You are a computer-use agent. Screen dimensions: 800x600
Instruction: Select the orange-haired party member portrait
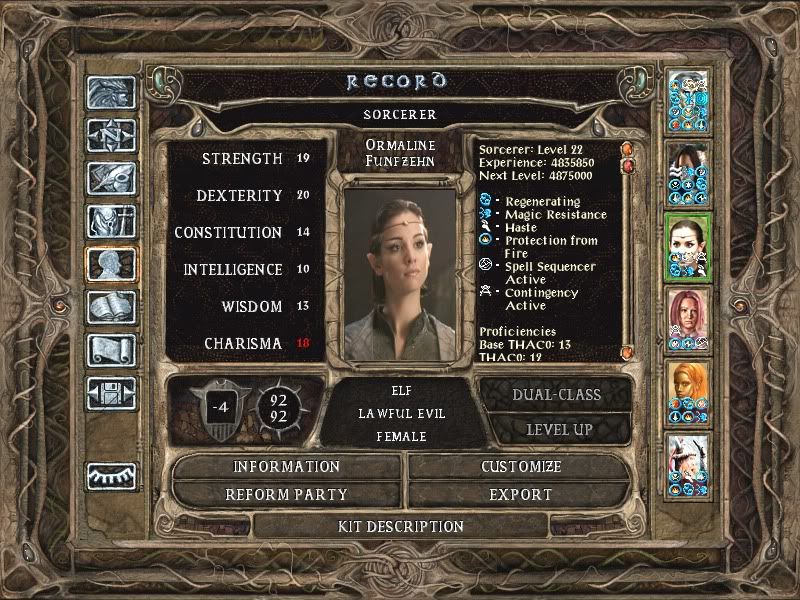coord(688,393)
